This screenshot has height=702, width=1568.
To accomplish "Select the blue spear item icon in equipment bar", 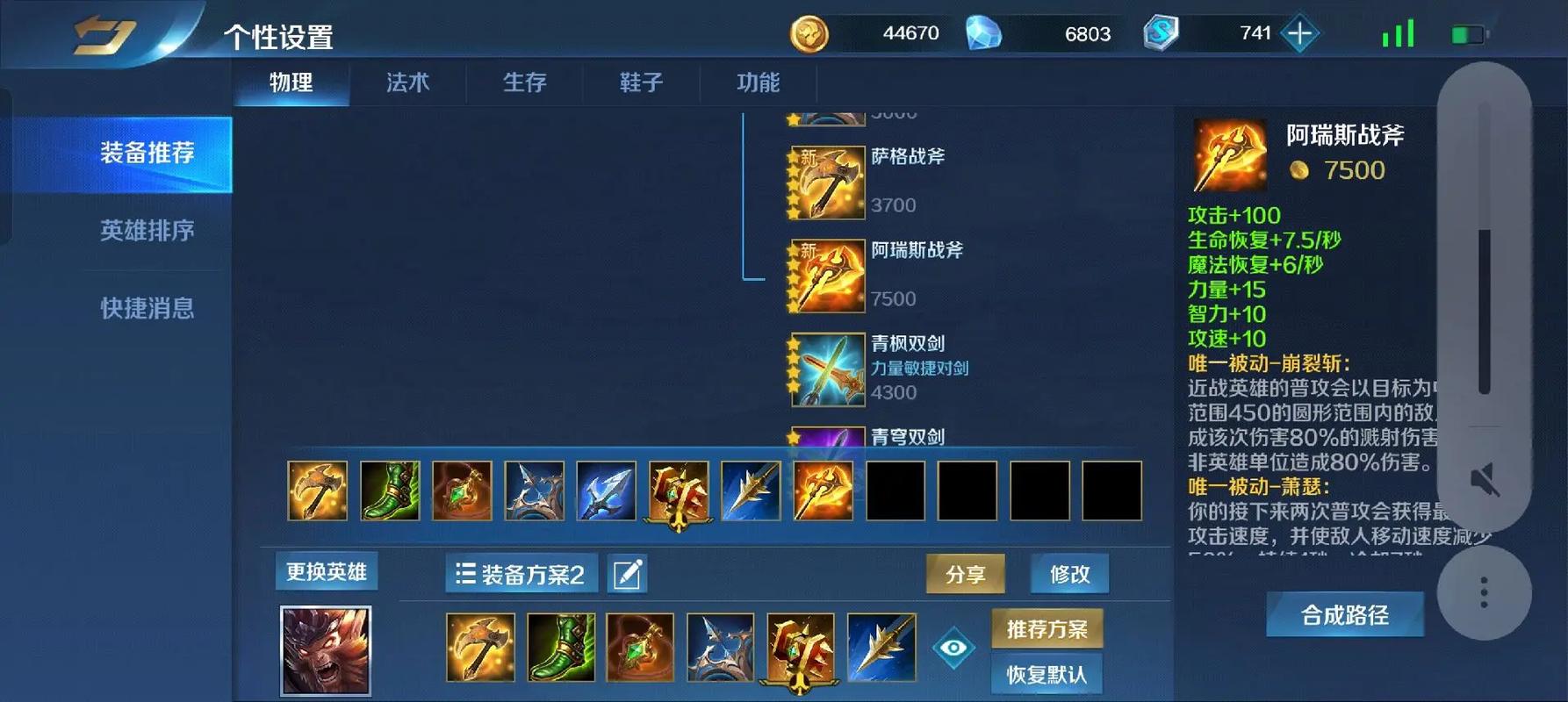I will (605, 491).
